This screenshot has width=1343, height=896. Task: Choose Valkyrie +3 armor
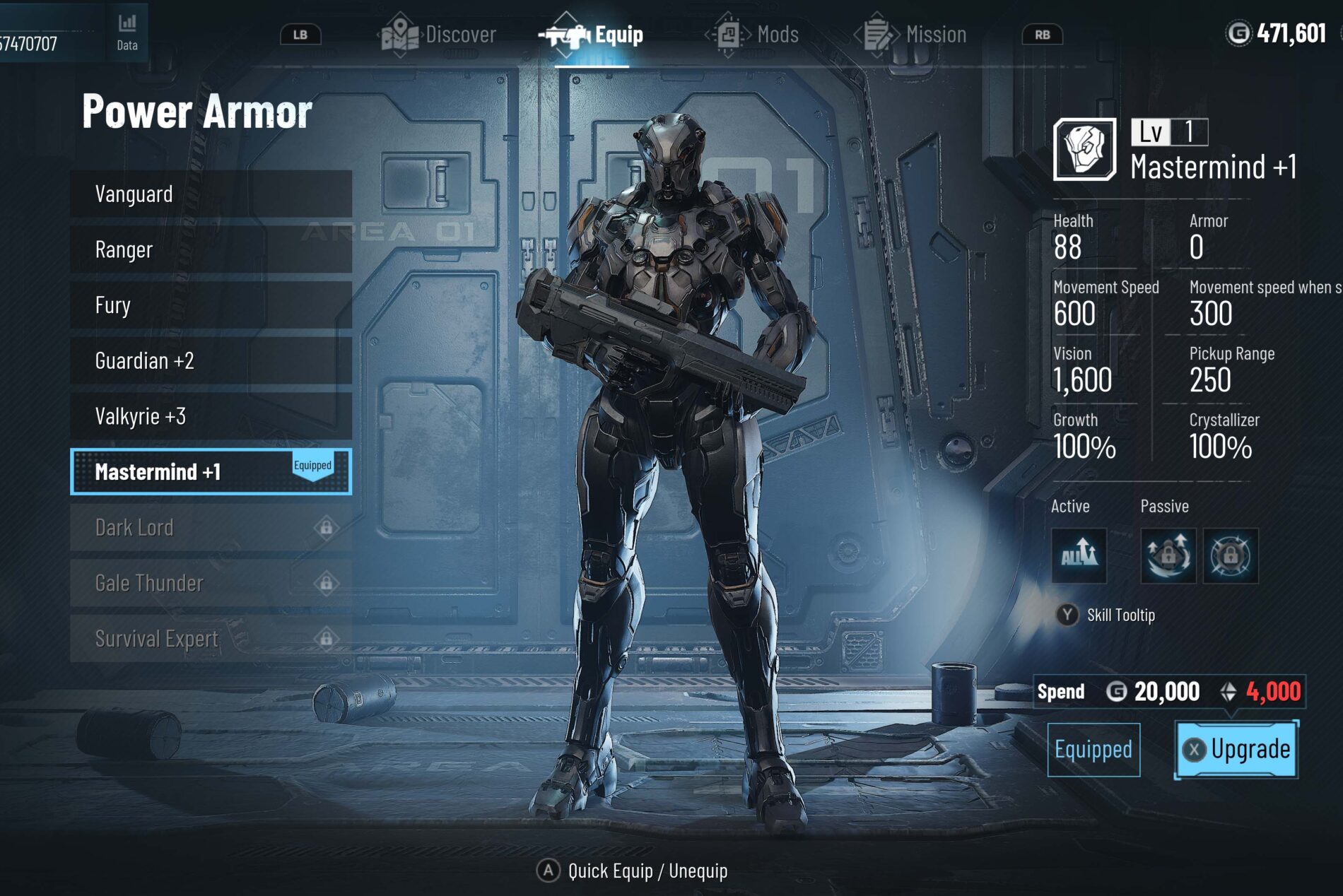coord(211,416)
